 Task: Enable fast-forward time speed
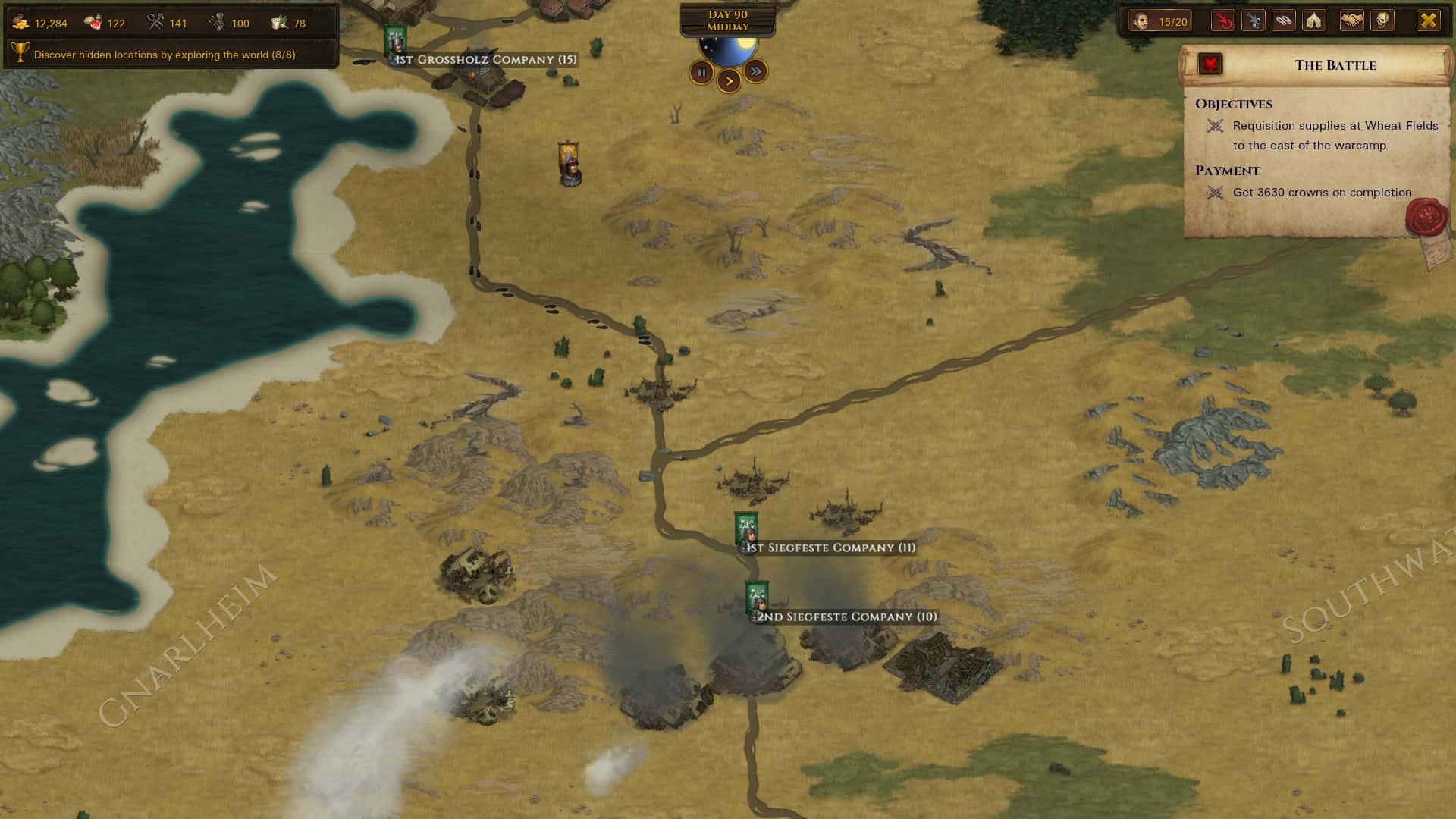755,72
